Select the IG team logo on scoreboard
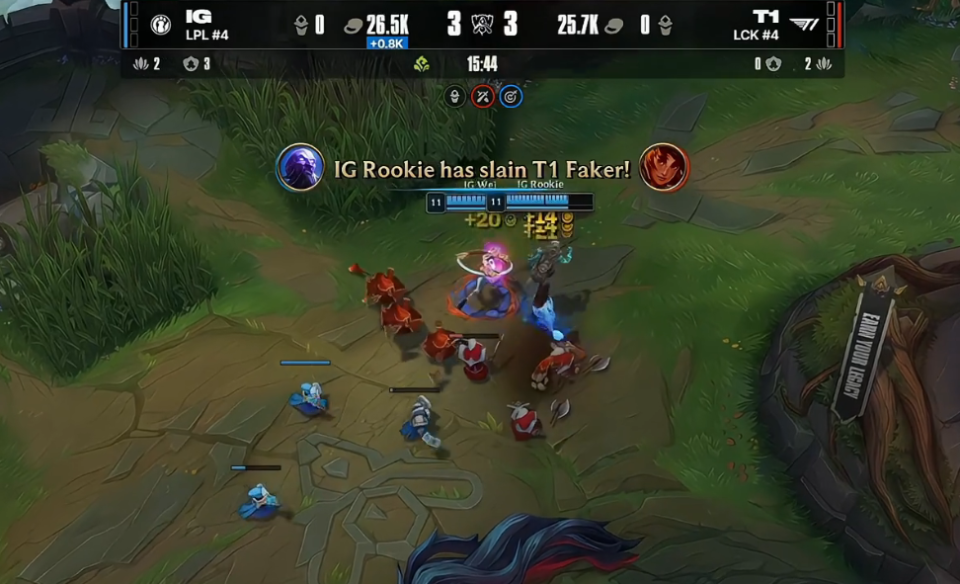The width and height of the screenshot is (960, 584). pos(160,25)
